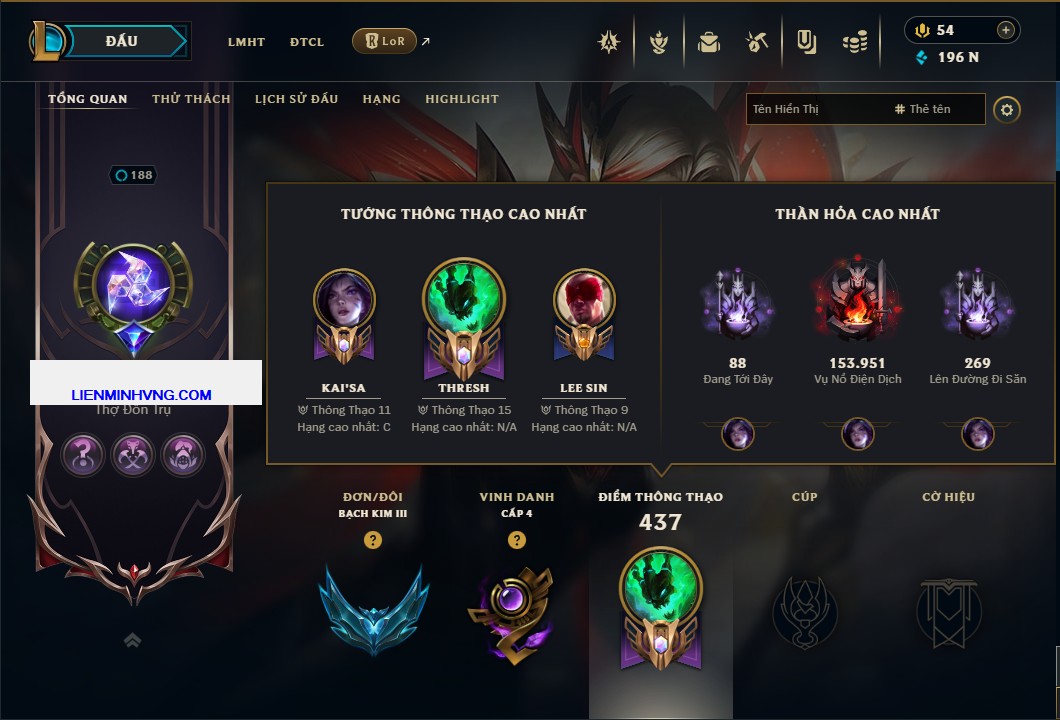The width and height of the screenshot is (1060, 720).
Task: Launch the LoR link button
Action: 385,42
